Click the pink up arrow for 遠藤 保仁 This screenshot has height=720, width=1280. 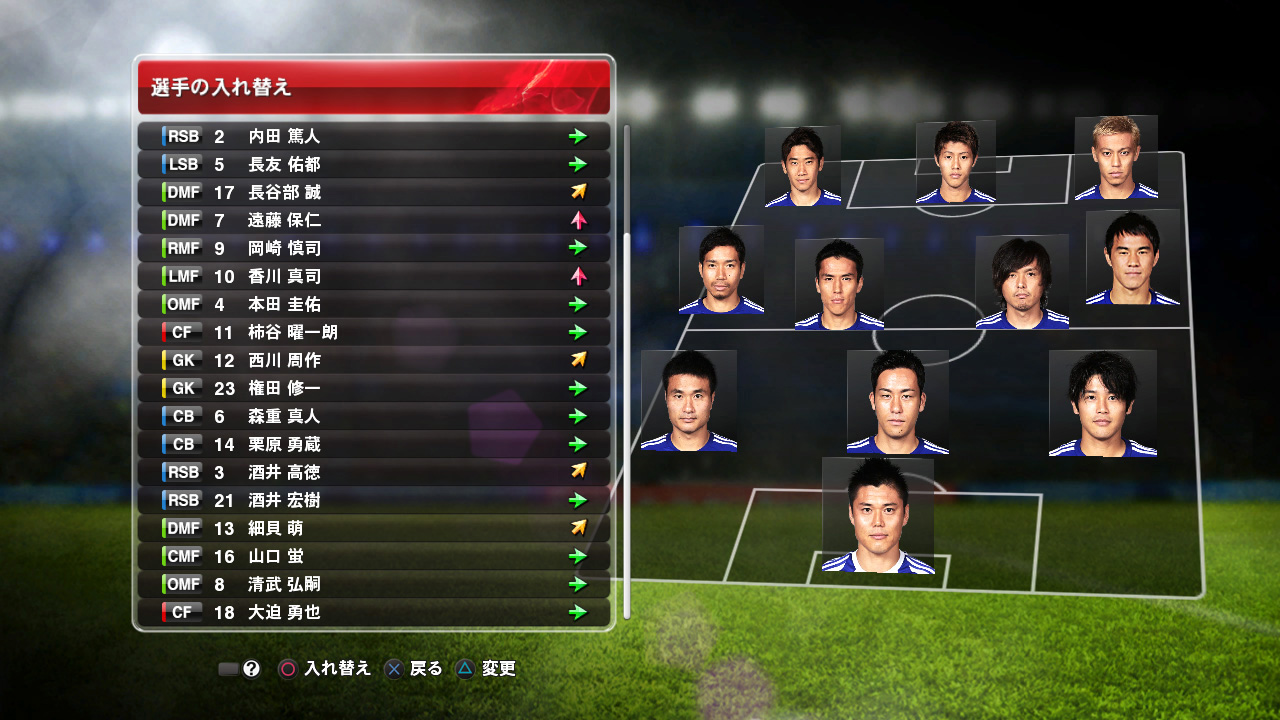[x=578, y=221]
